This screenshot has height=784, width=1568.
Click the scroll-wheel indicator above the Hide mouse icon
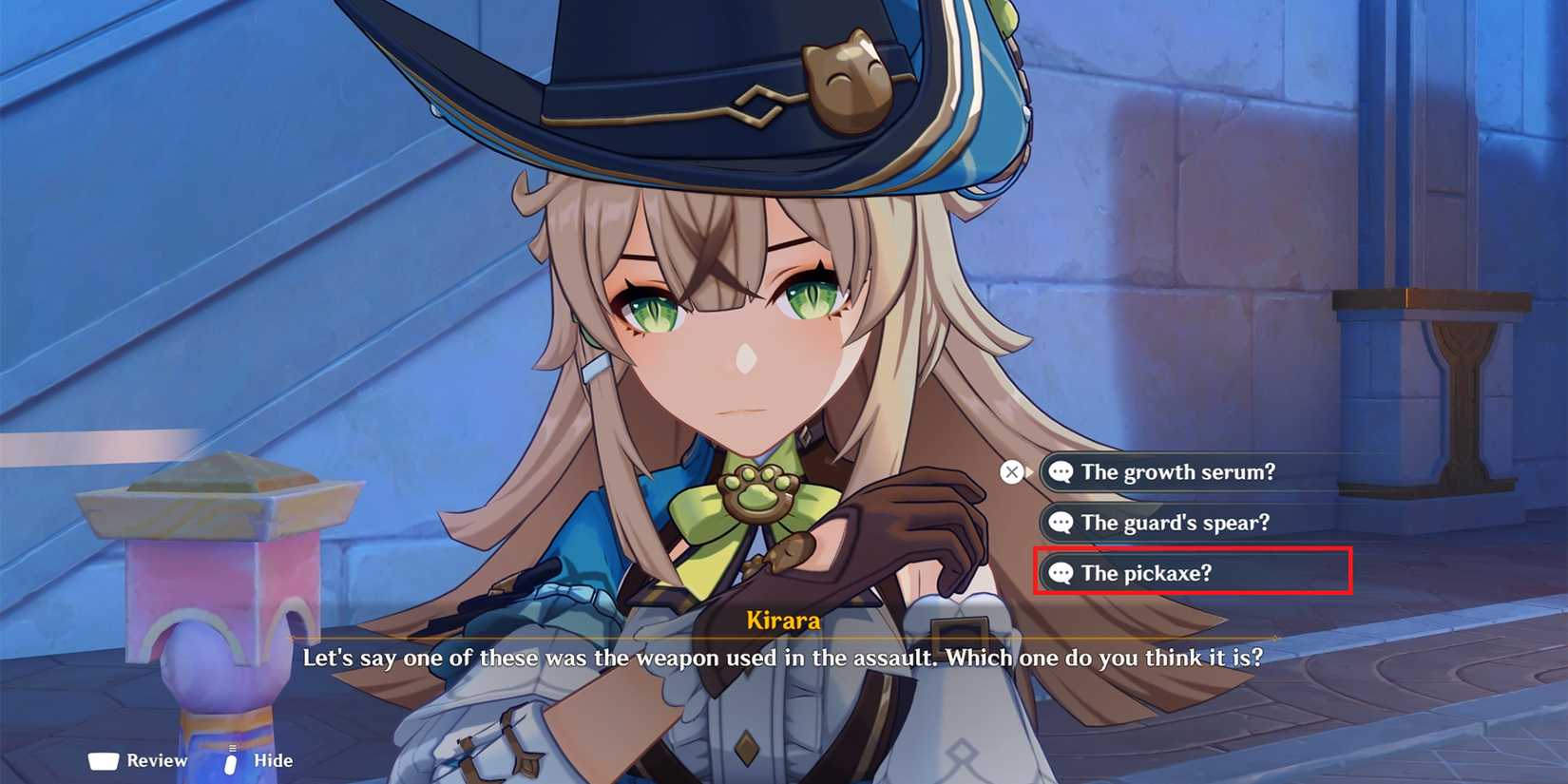coord(231,748)
